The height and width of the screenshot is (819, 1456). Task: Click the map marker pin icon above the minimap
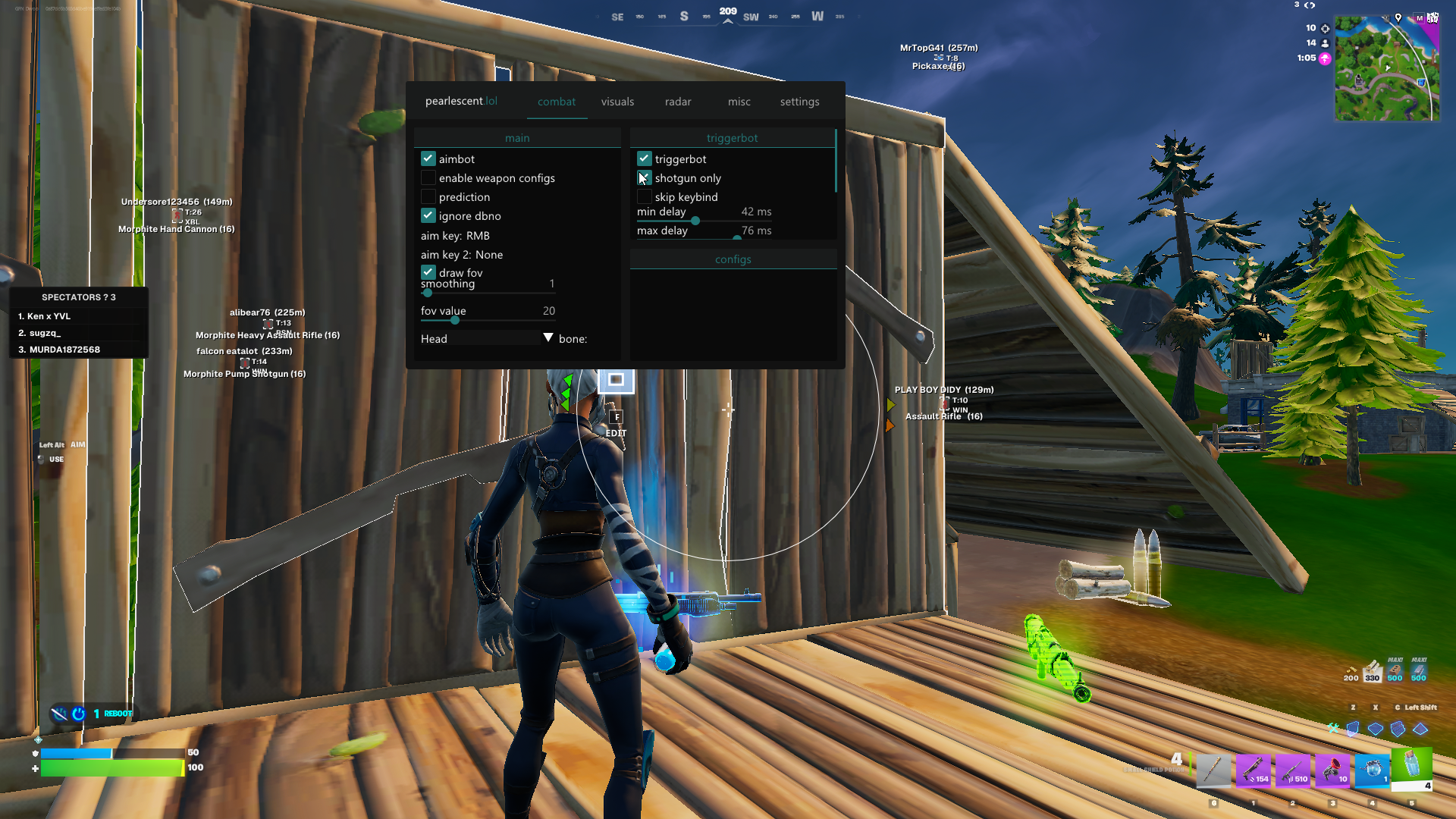pyautogui.click(x=1398, y=18)
